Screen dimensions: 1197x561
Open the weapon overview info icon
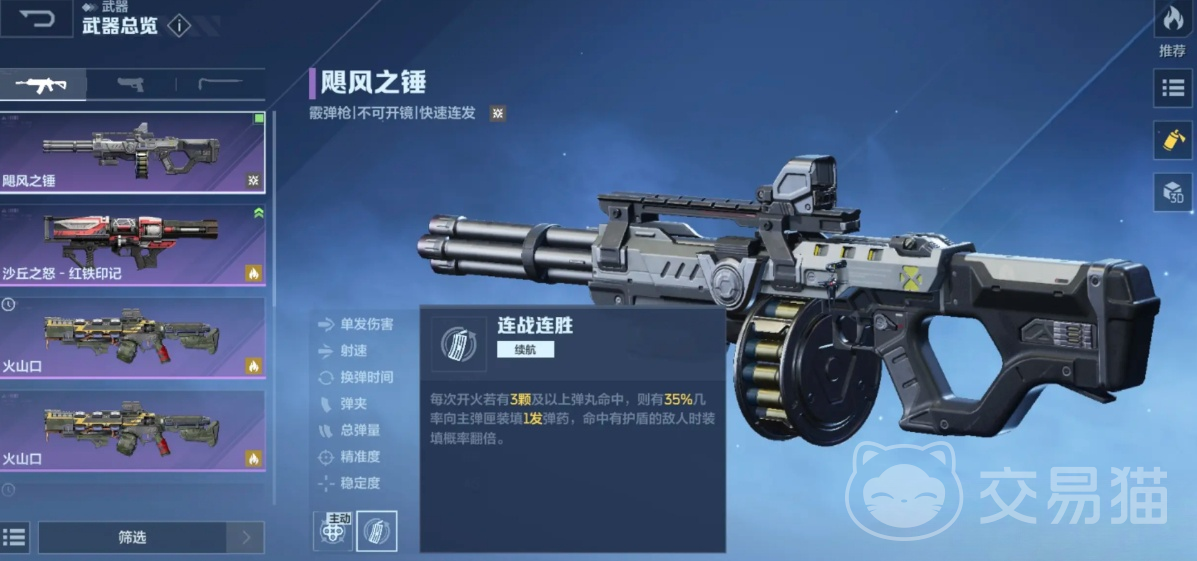179,26
